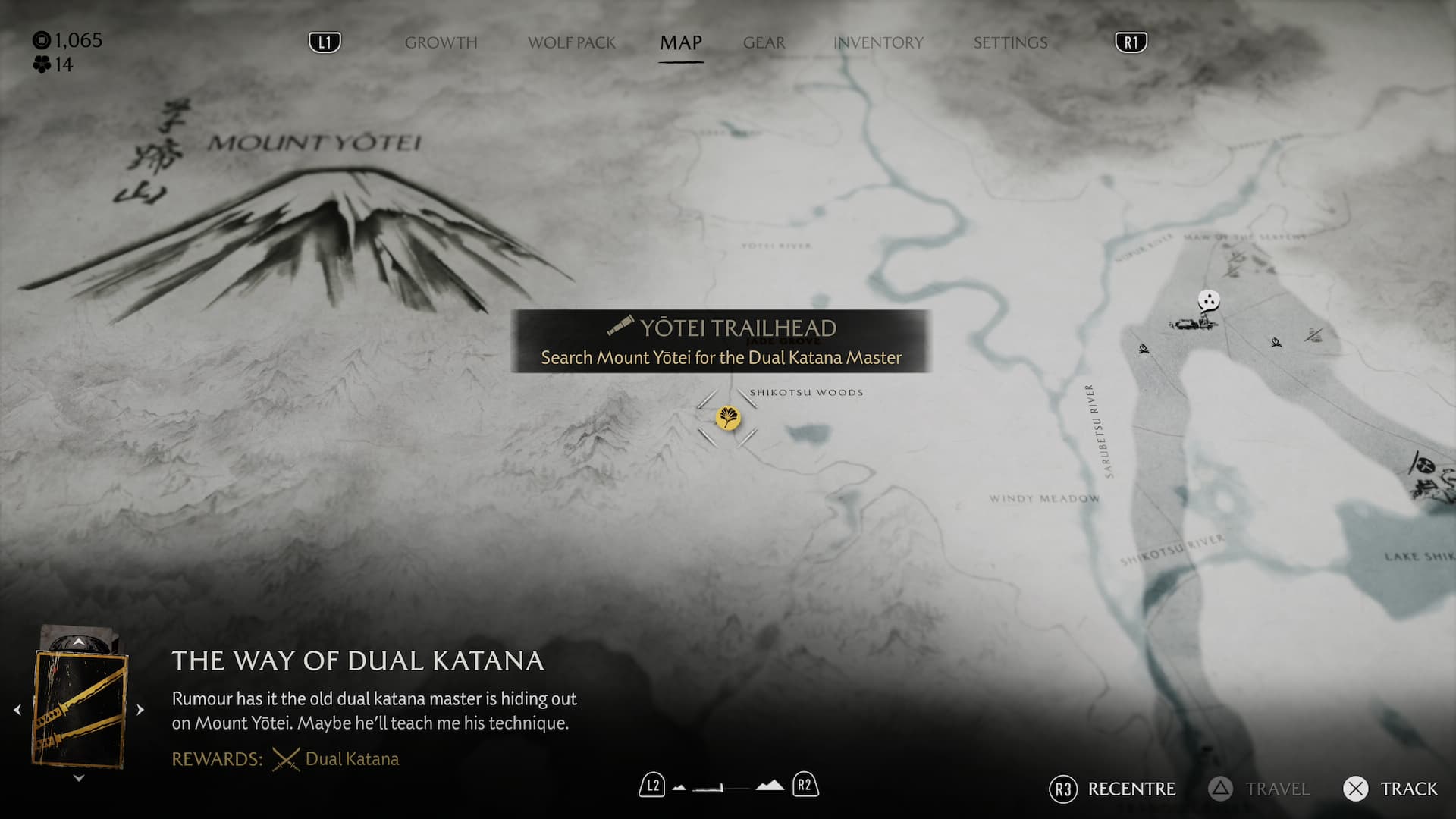Viewport: 1456px width, 819px height.
Task: Track the Way of Dual Katana quest
Action: (x=1390, y=789)
